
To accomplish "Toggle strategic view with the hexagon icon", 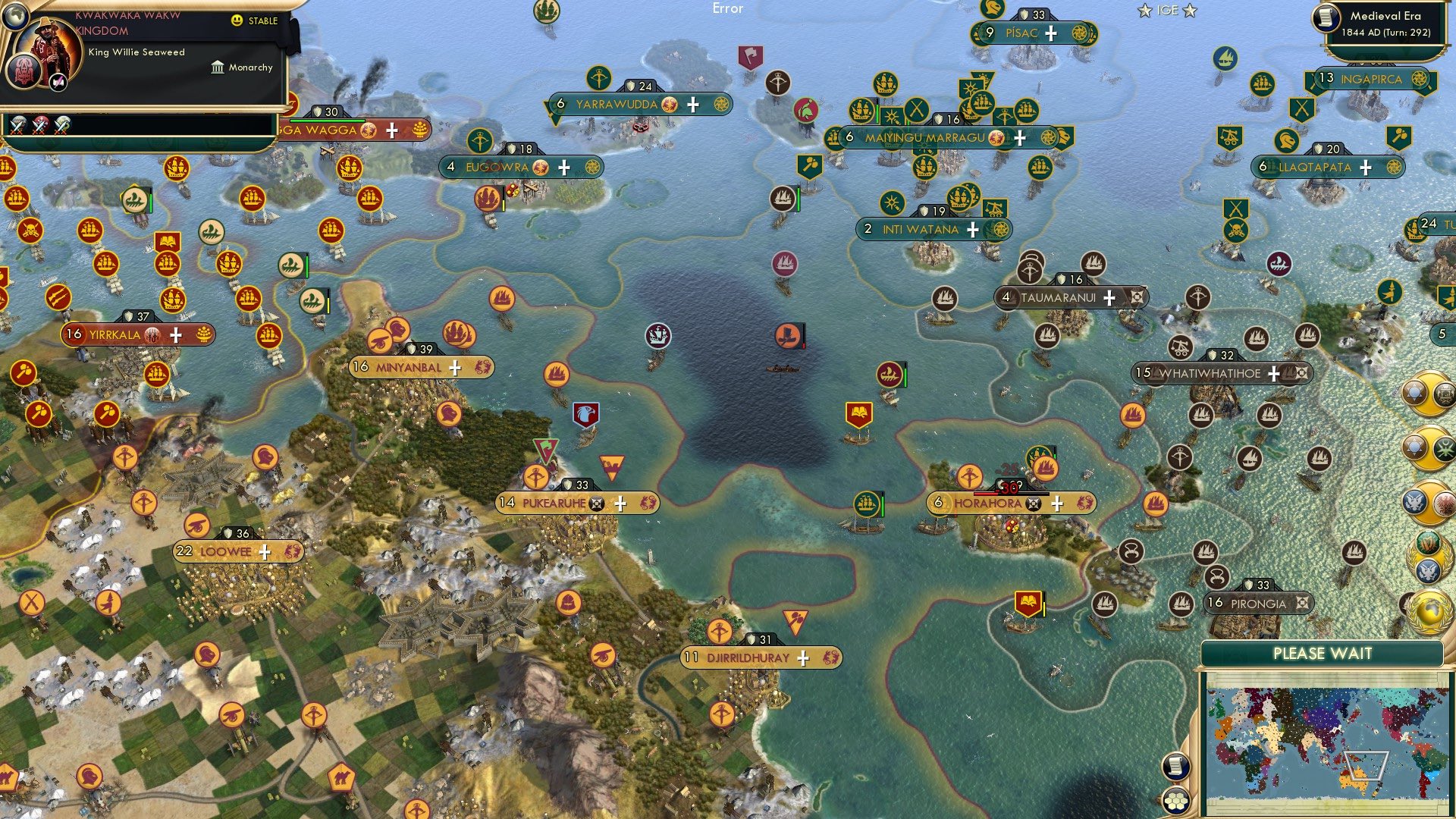I will point(1176,801).
